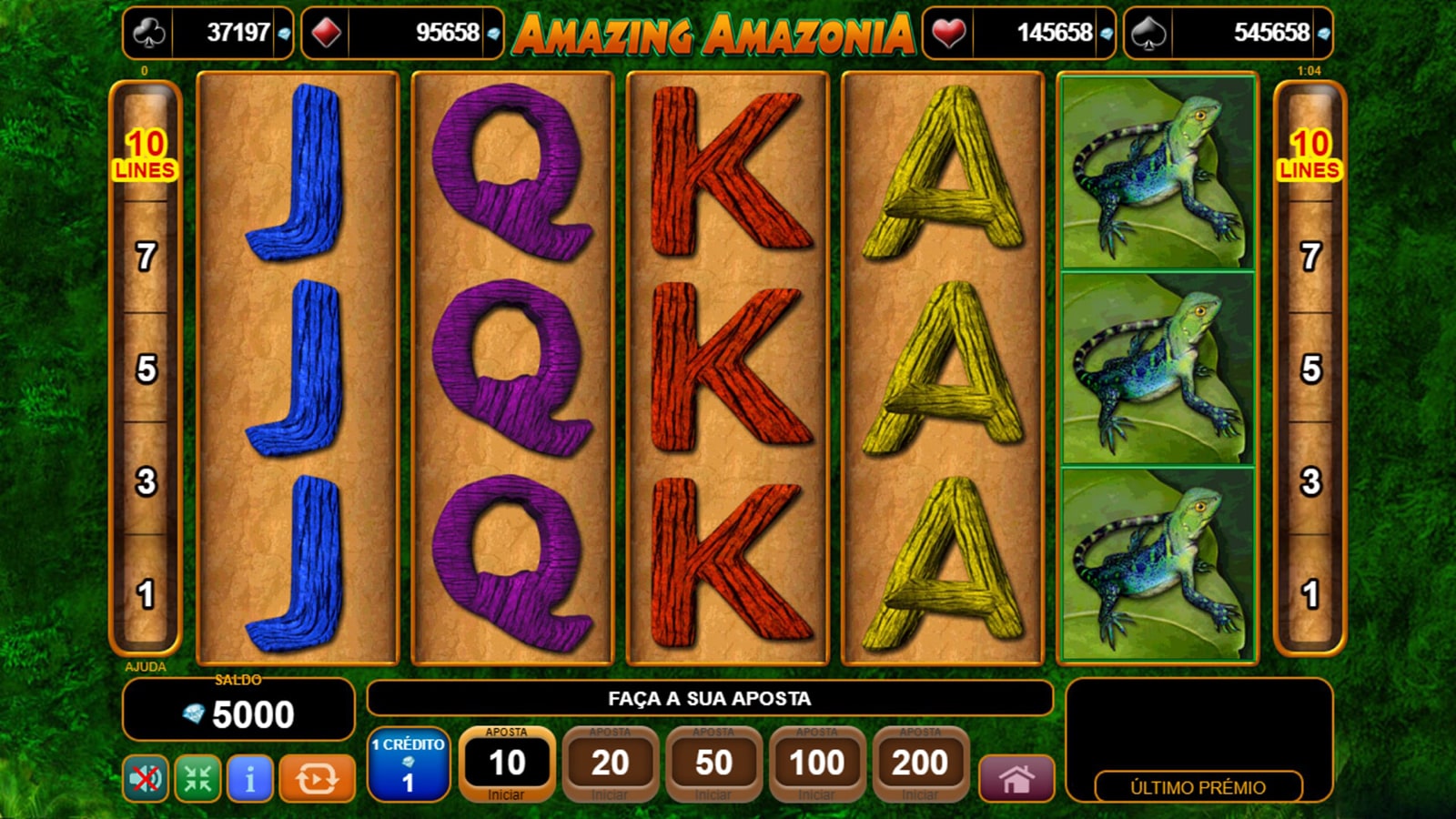Show the Último Prémio panel

coord(1198,787)
